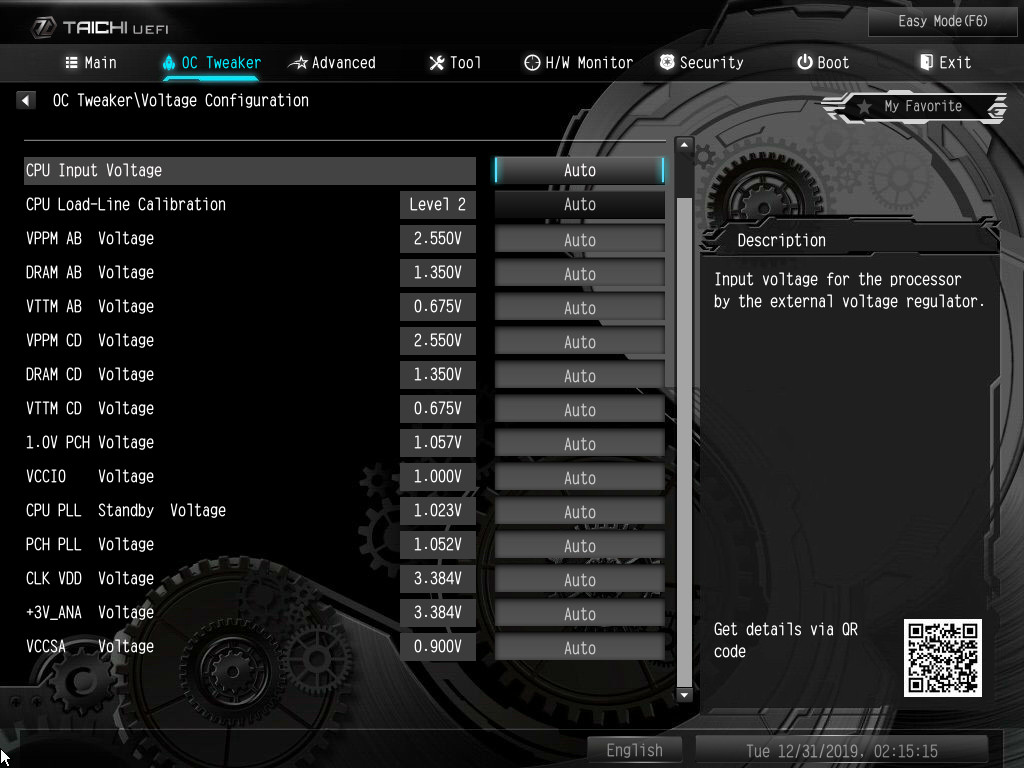This screenshot has height=768, width=1024.
Task: Click the scrollbar up arrow
Action: pyautogui.click(x=684, y=146)
